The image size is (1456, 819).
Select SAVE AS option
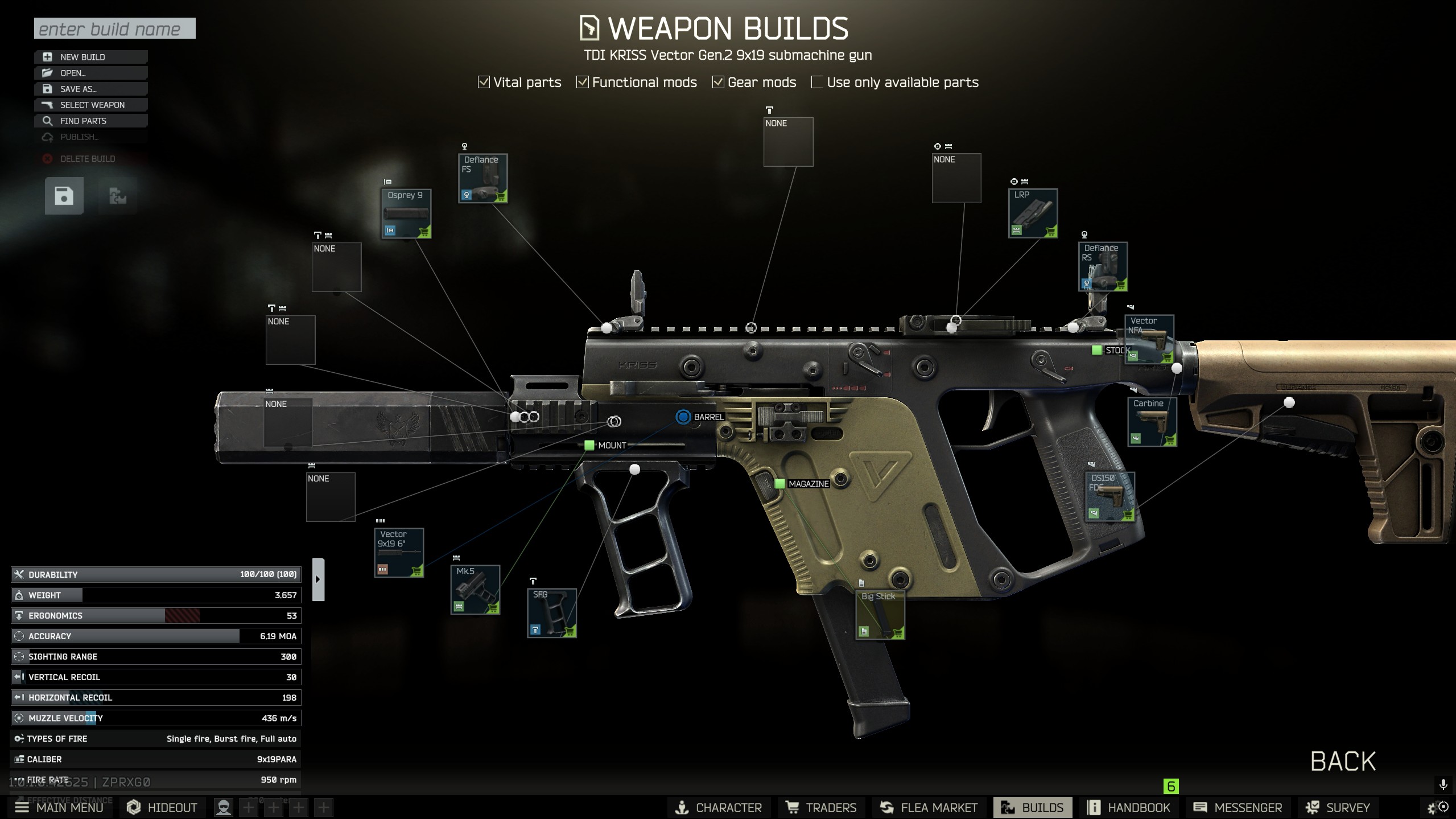click(x=91, y=89)
